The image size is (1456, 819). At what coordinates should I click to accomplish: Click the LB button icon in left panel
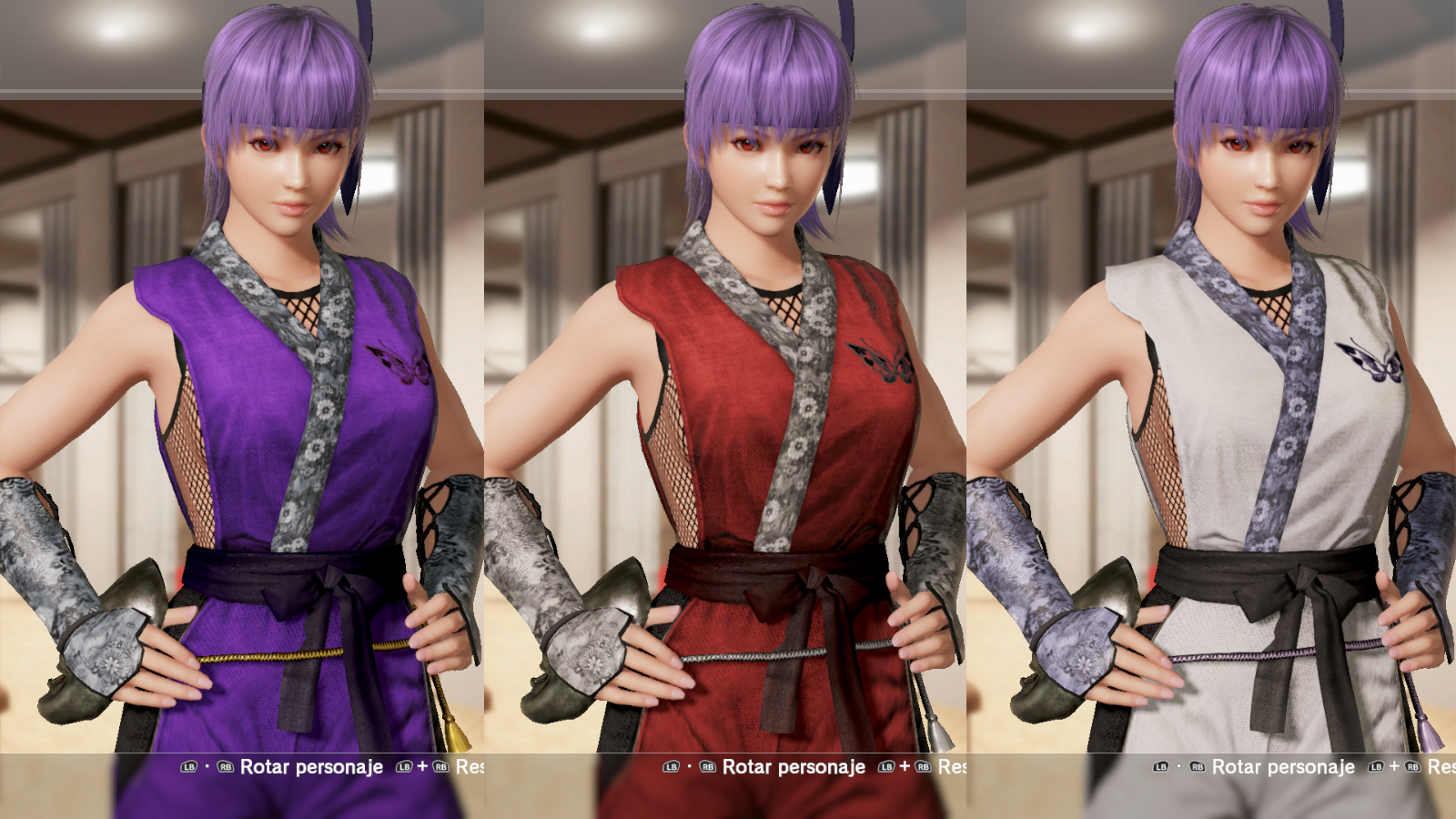click(x=189, y=767)
